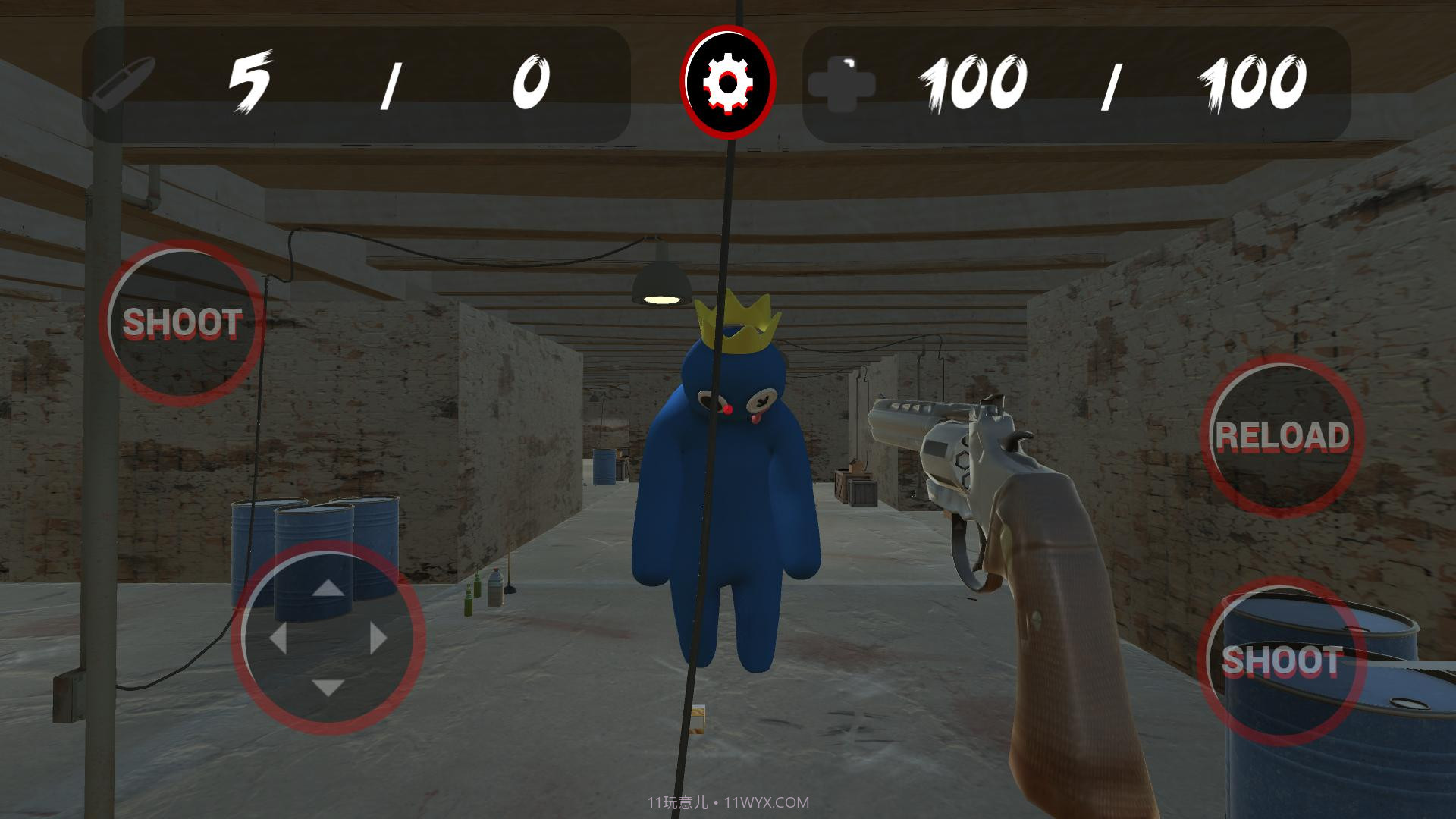Strafe left with the d-pad left arrow
The image size is (1456, 819).
[278, 639]
